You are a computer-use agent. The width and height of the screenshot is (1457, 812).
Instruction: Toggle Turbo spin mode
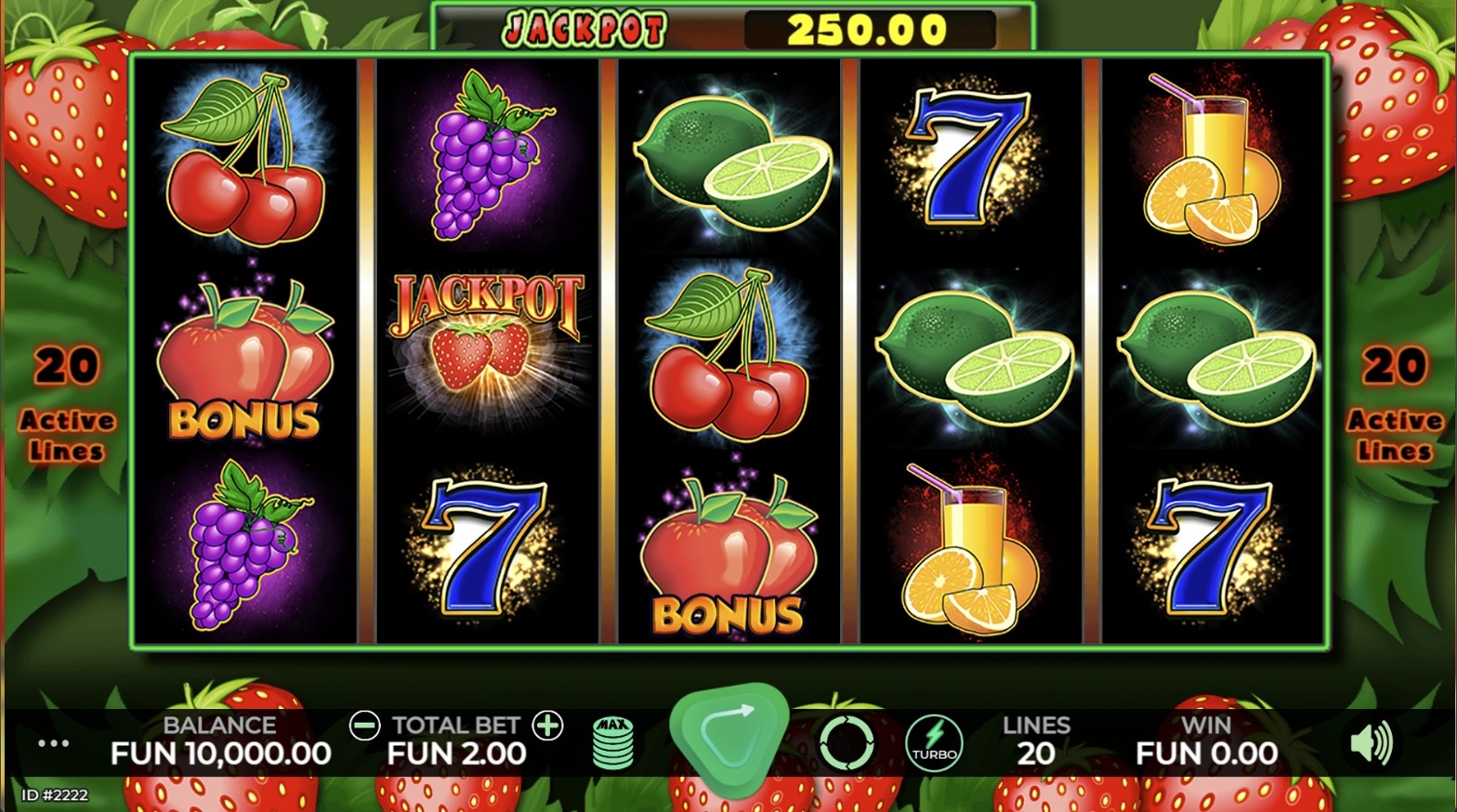click(934, 743)
